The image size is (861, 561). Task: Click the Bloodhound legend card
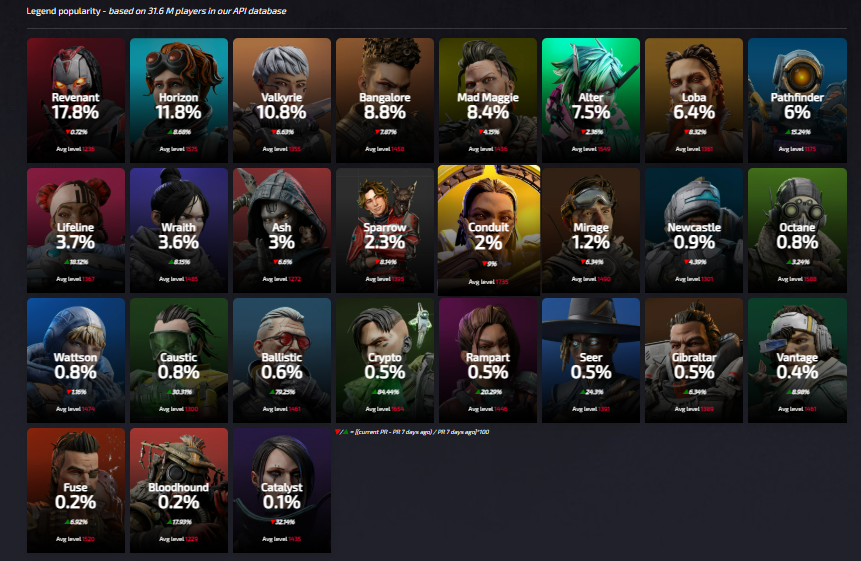point(179,490)
